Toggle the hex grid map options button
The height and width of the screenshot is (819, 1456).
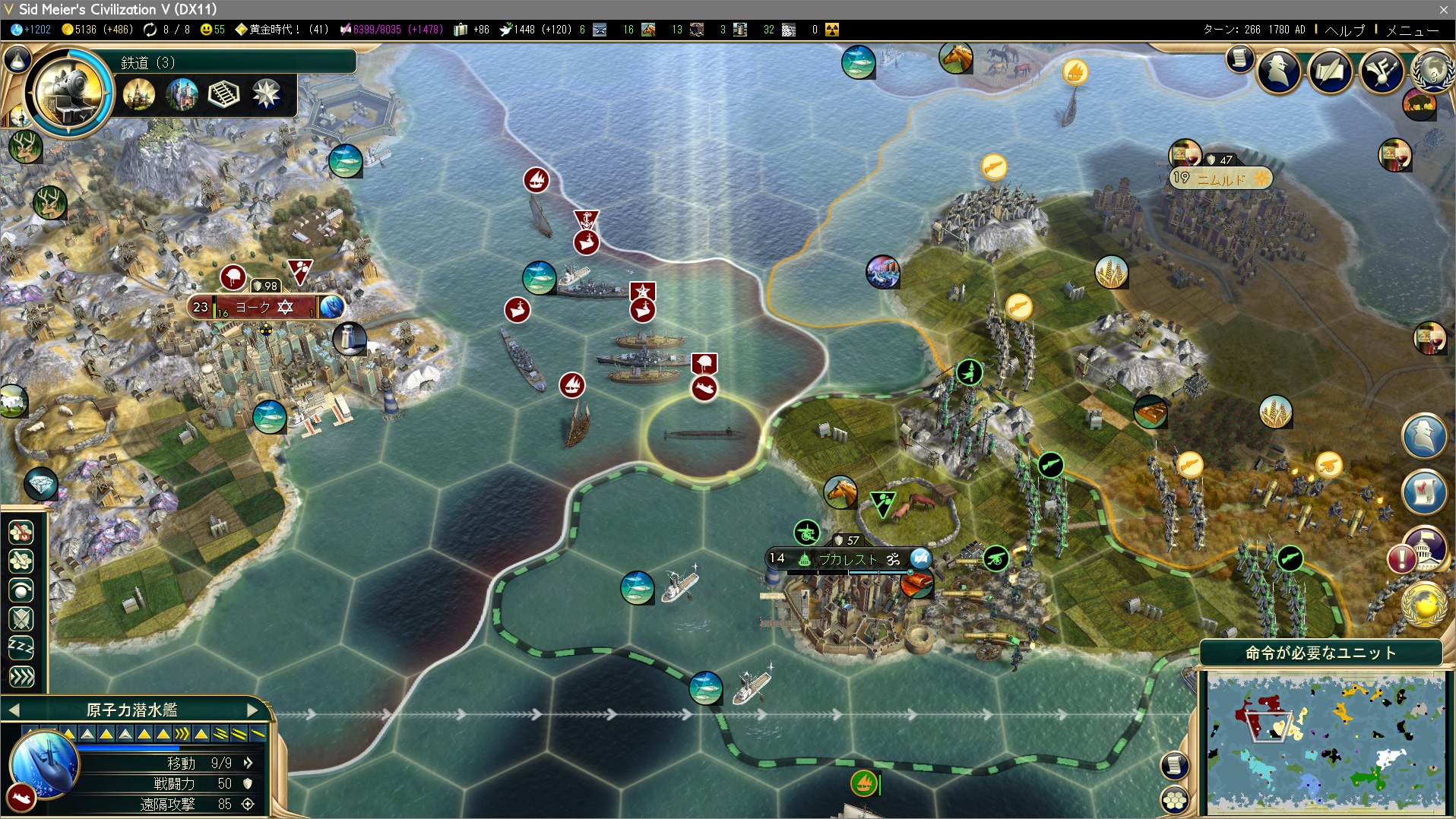[1175, 799]
